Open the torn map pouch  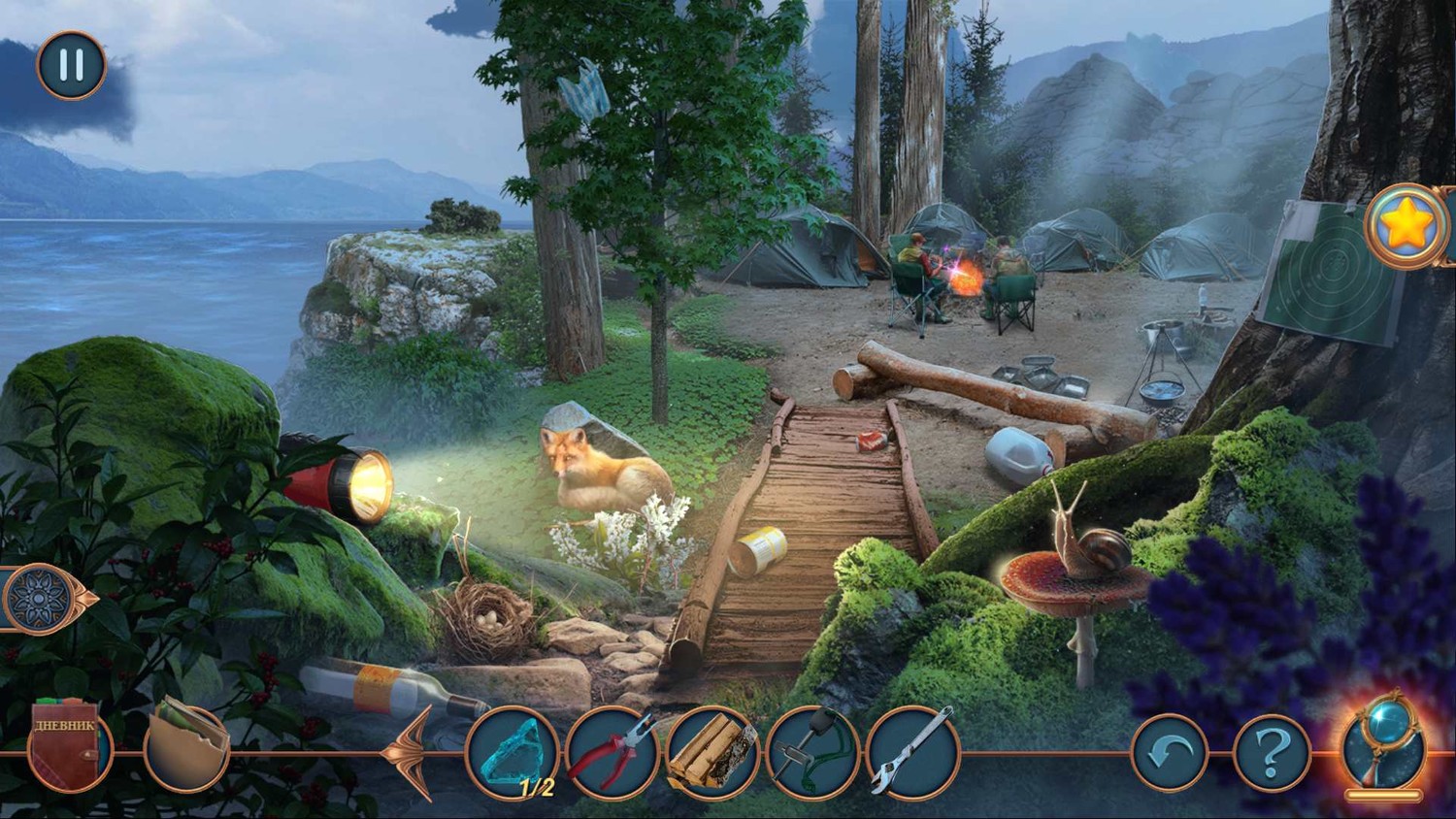pos(185,747)
